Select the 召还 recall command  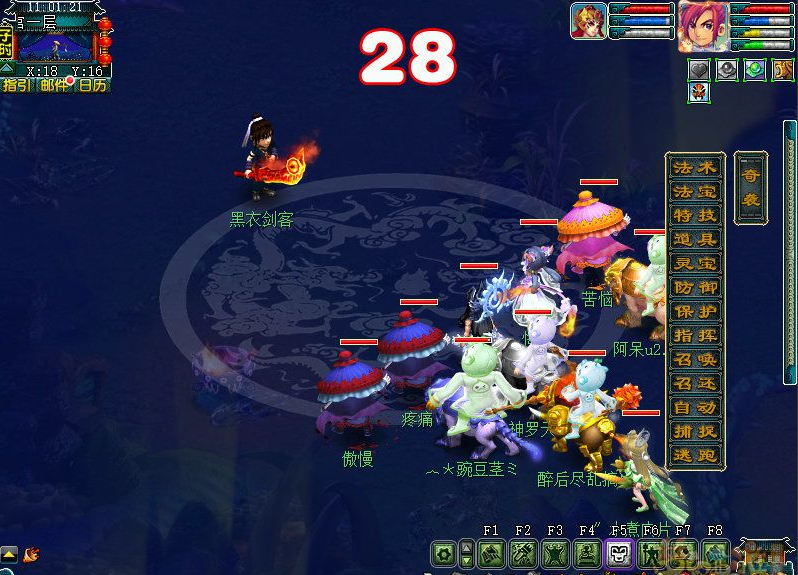695,384
